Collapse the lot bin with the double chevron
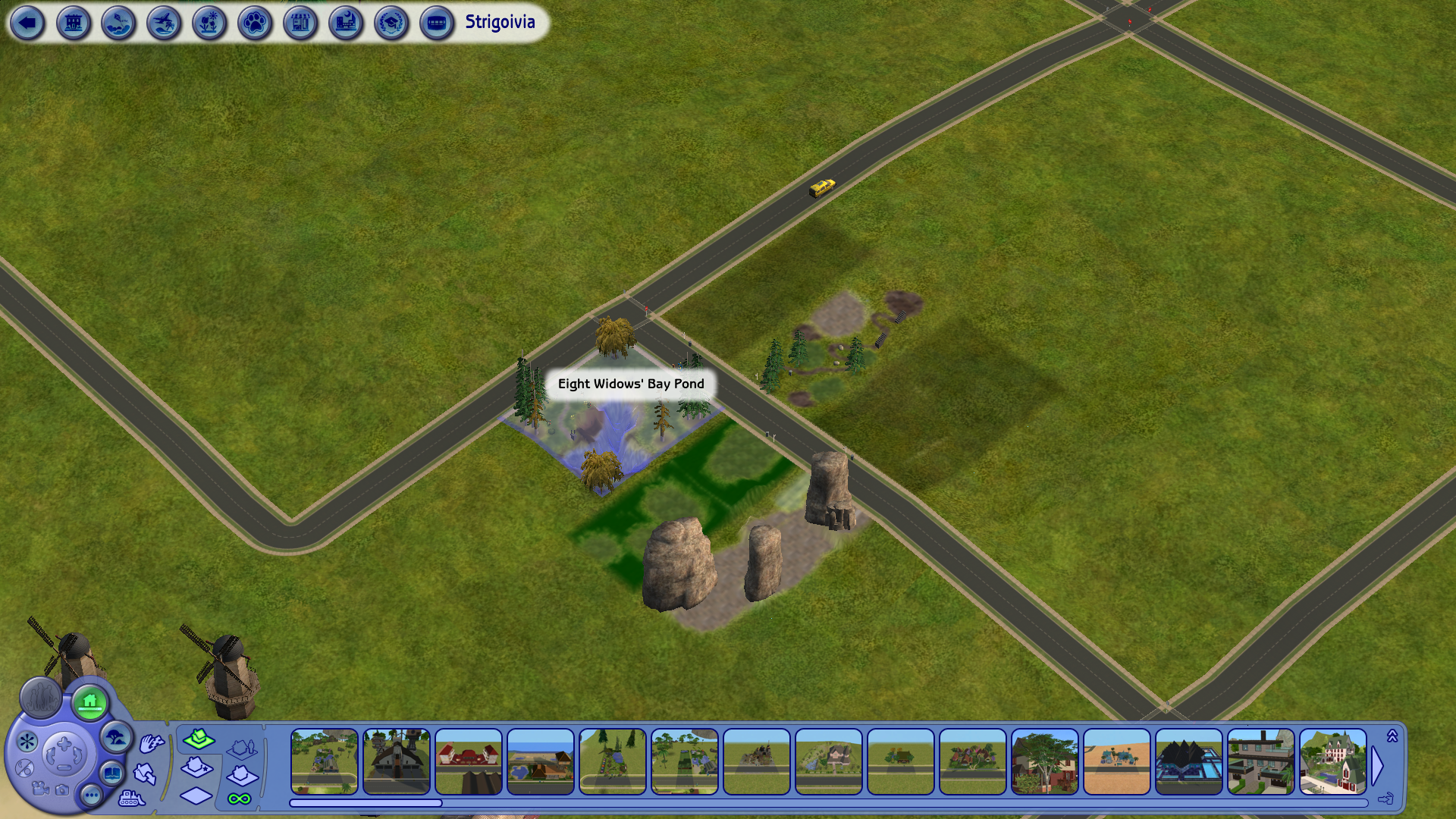 (x=1392, y=736)
